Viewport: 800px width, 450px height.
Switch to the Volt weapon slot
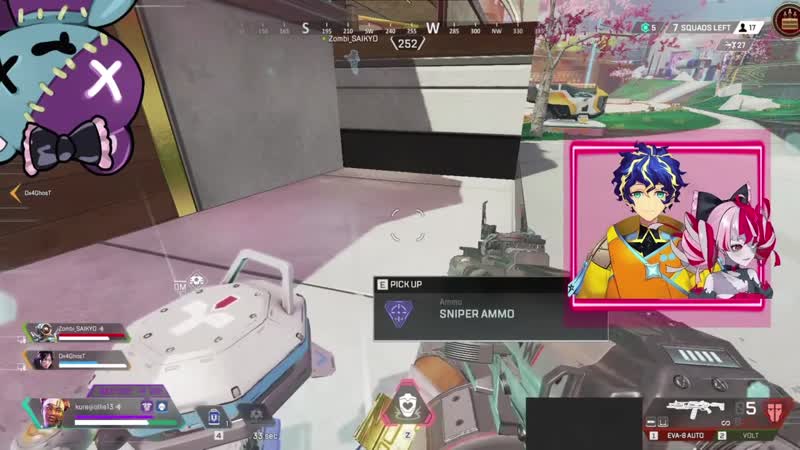point(748,435)
